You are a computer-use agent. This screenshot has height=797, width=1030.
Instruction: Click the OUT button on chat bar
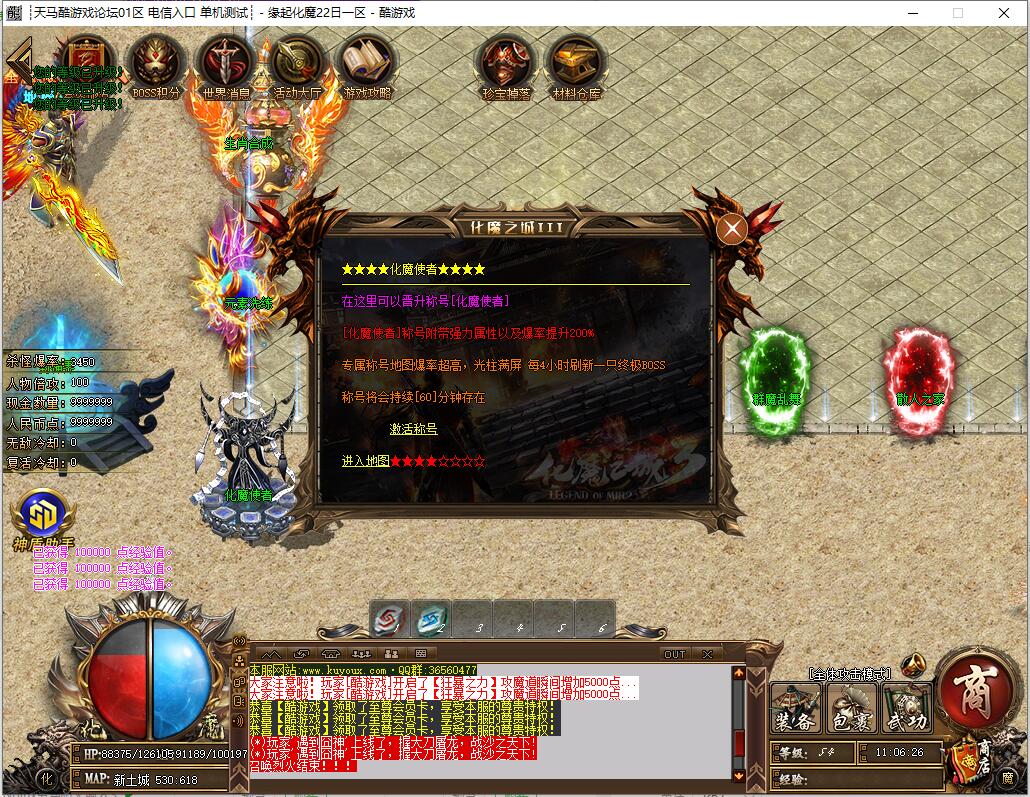[x=675, y=654]
